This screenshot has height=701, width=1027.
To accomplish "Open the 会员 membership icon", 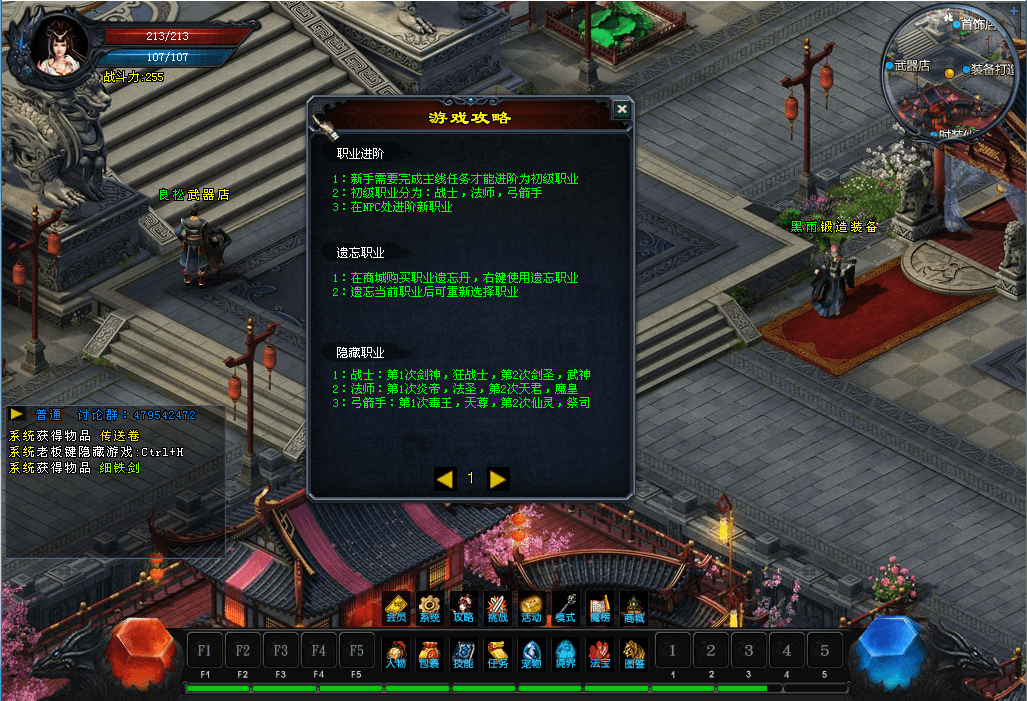I will [x=396, y=608].
